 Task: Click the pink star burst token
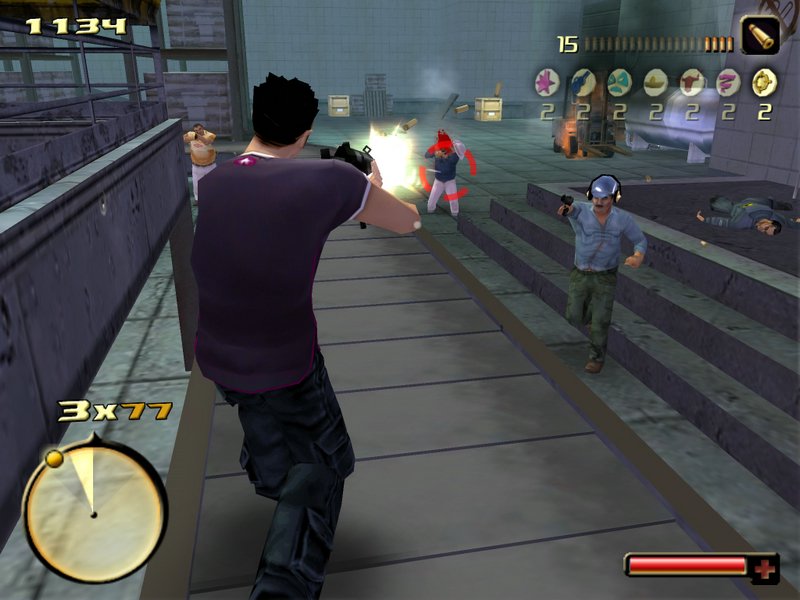[x=547, y=81]
